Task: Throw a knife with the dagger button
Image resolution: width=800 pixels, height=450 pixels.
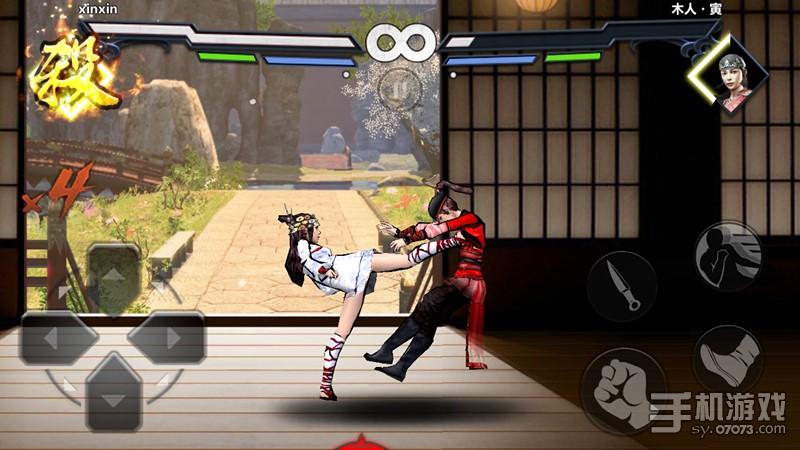Action: 622,285
